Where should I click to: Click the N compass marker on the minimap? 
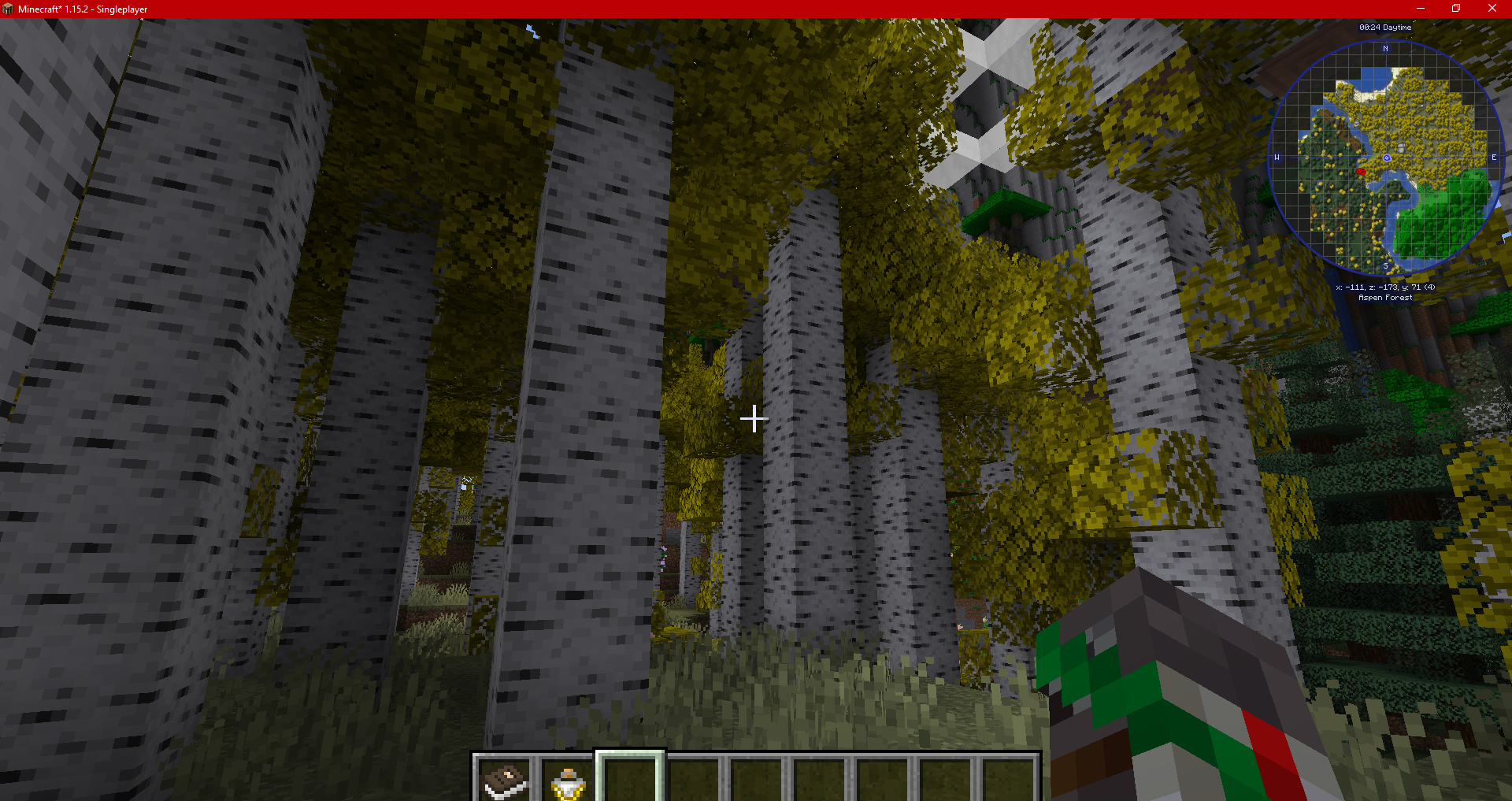[x=1384, y=48]
